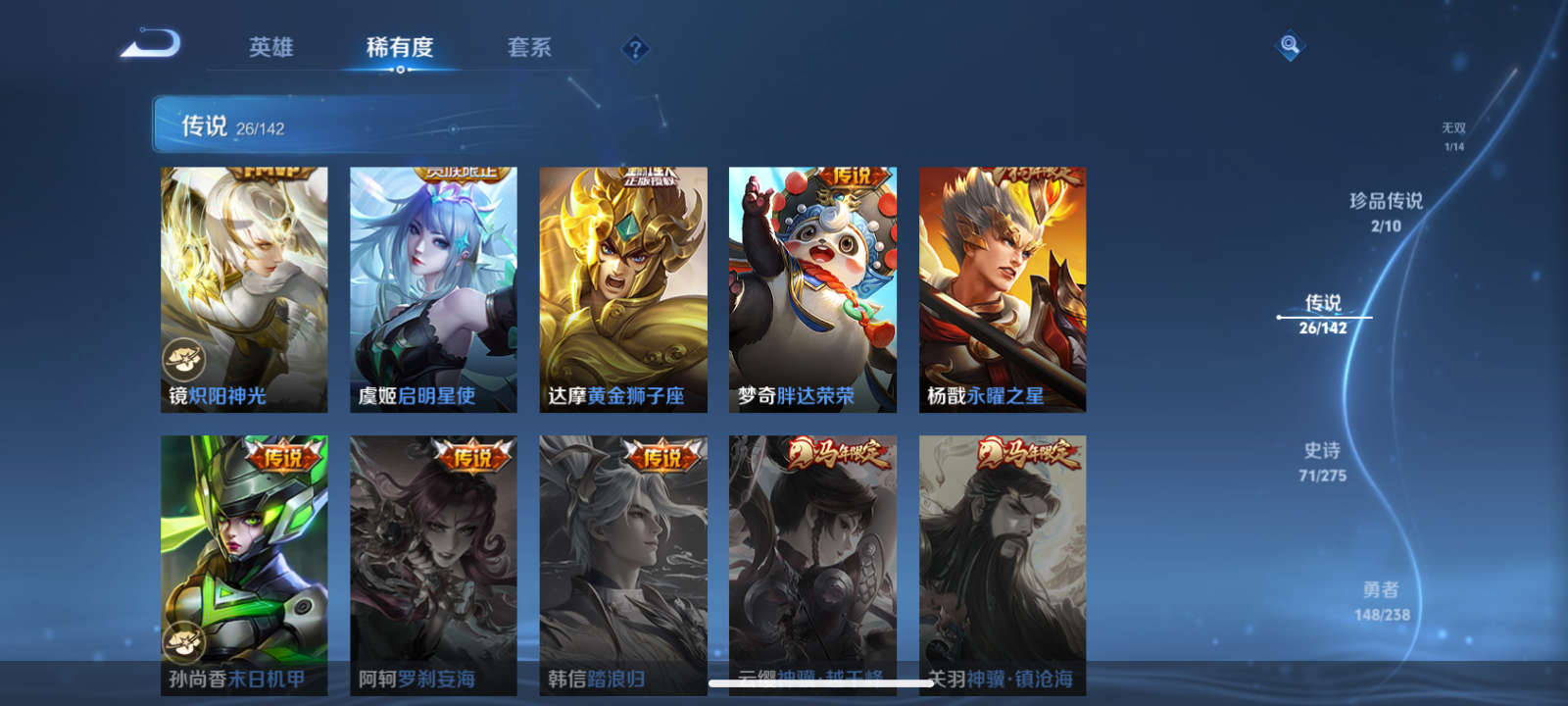The height and width of the screenshot is (706, 1568).
Task: Click the rarity progress track marker on the right
Action: (x=1279, y=316)
